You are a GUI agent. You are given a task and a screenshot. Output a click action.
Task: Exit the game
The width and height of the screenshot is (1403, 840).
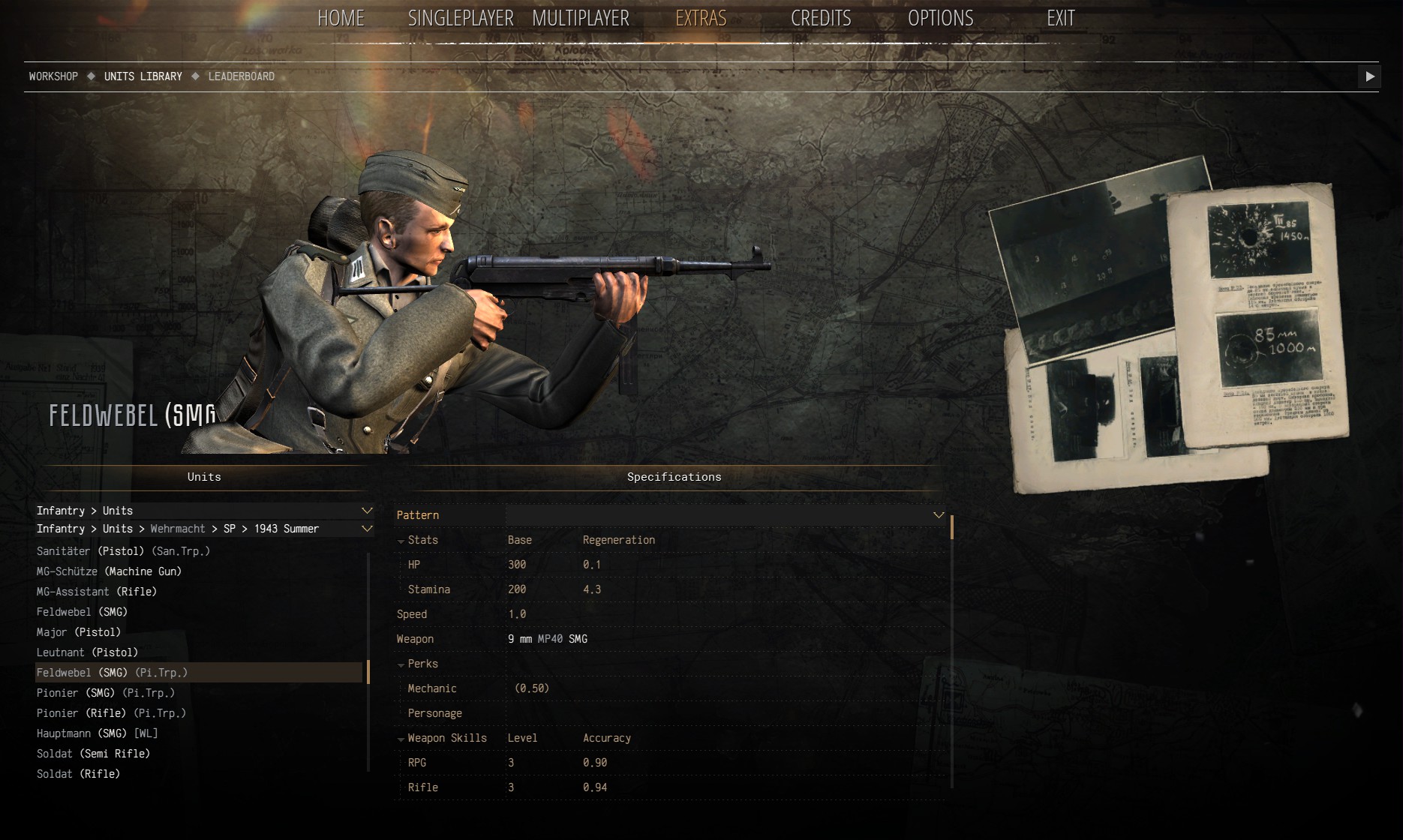pyautogui.click(x=1060, y=19)
